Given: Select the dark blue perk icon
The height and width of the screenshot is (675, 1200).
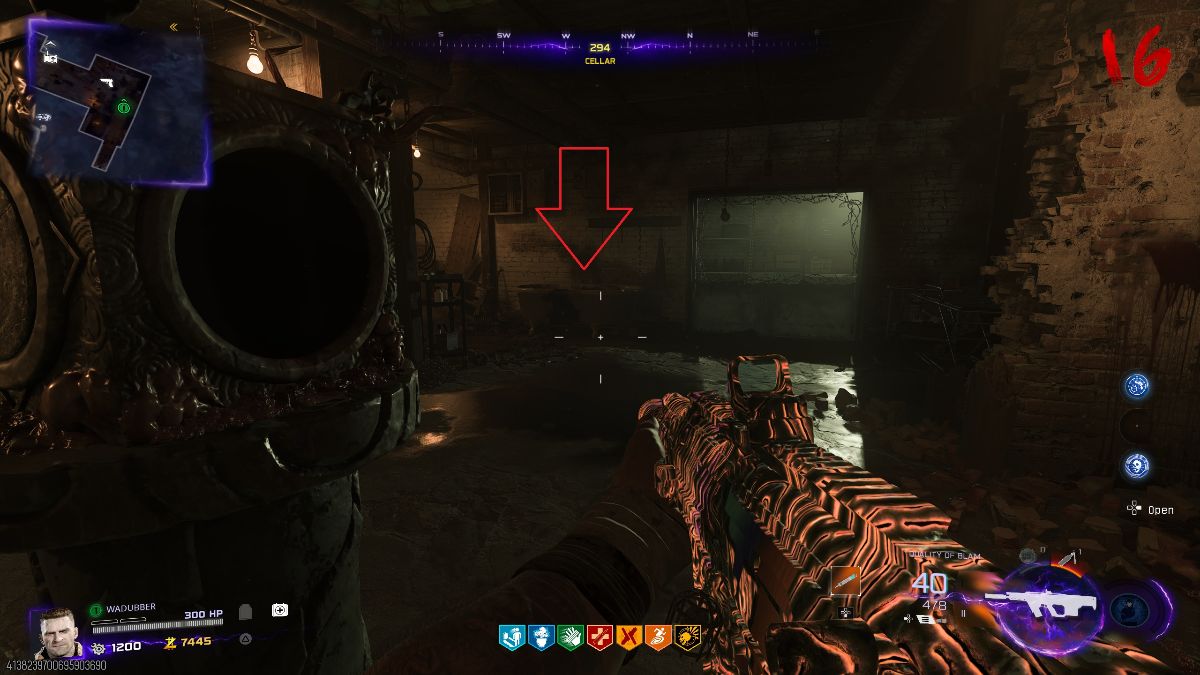Looking at the screenshot, I should coord(540,637).
